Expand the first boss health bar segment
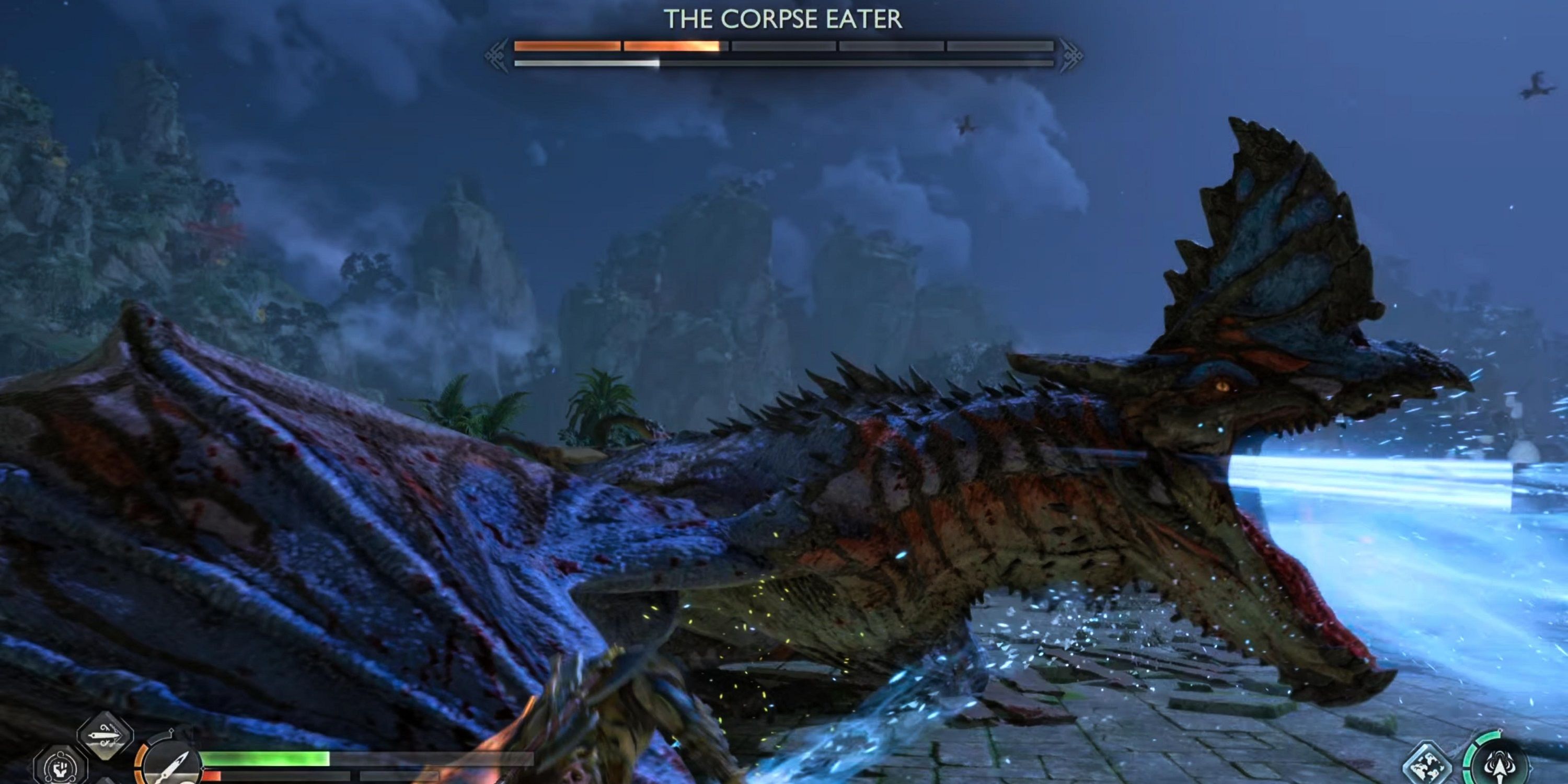 pos(566,47)
